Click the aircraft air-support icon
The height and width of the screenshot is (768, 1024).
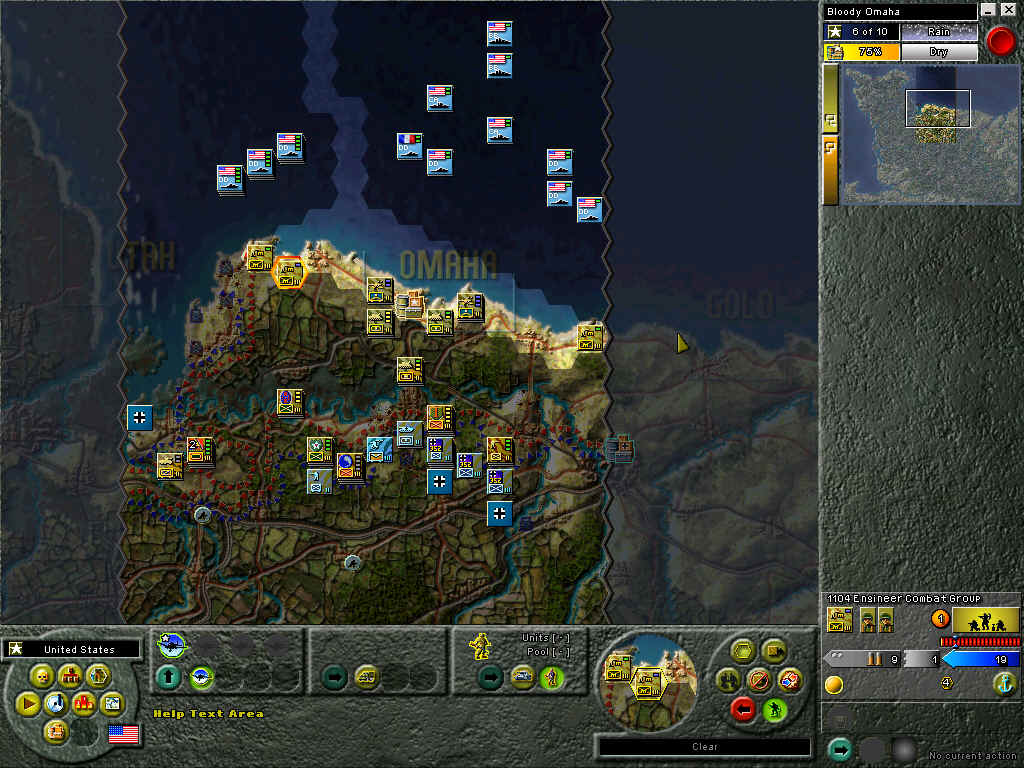pyautogui.click(x=171, y=646)
